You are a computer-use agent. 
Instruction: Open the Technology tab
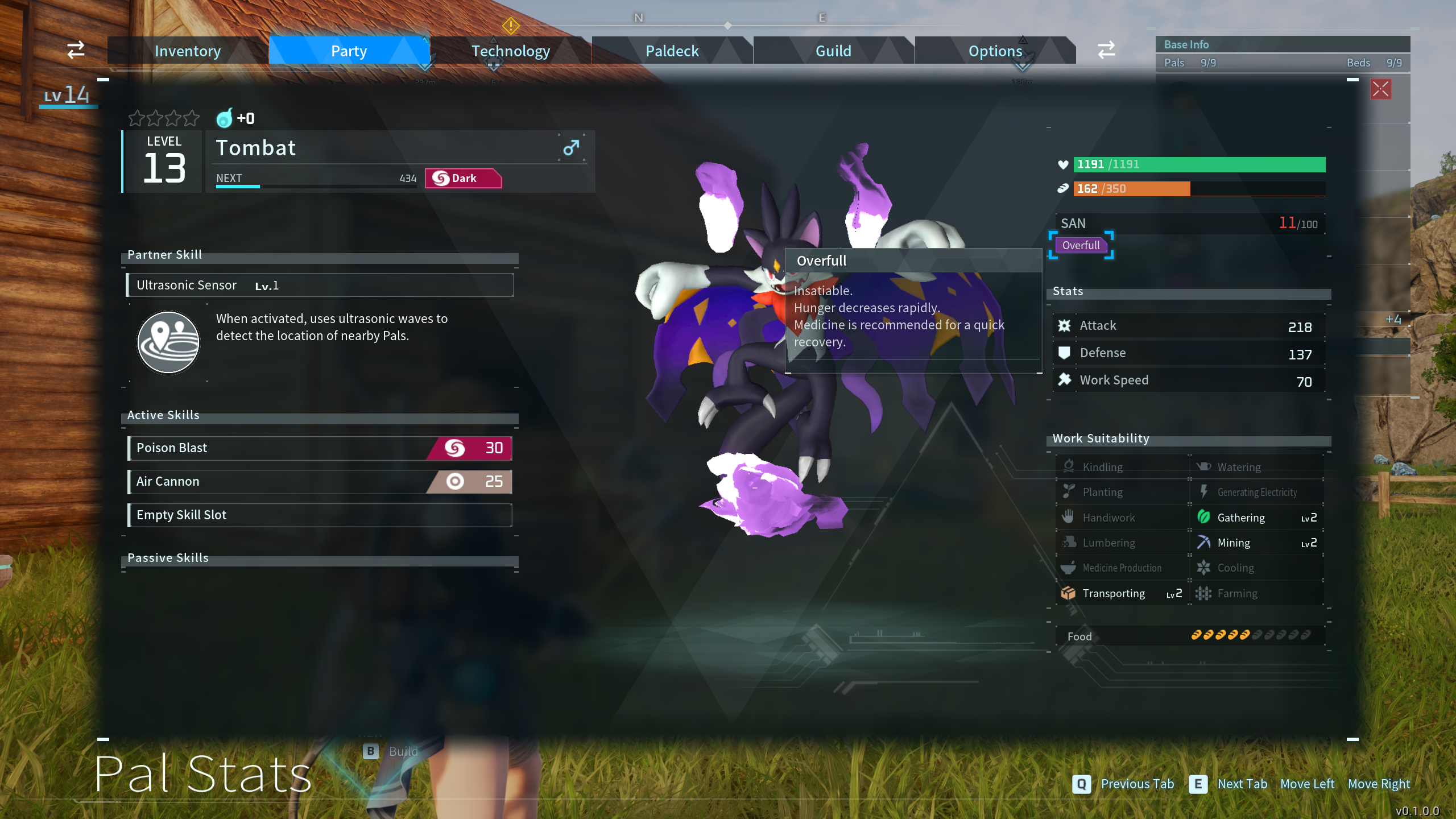[510, 51]
